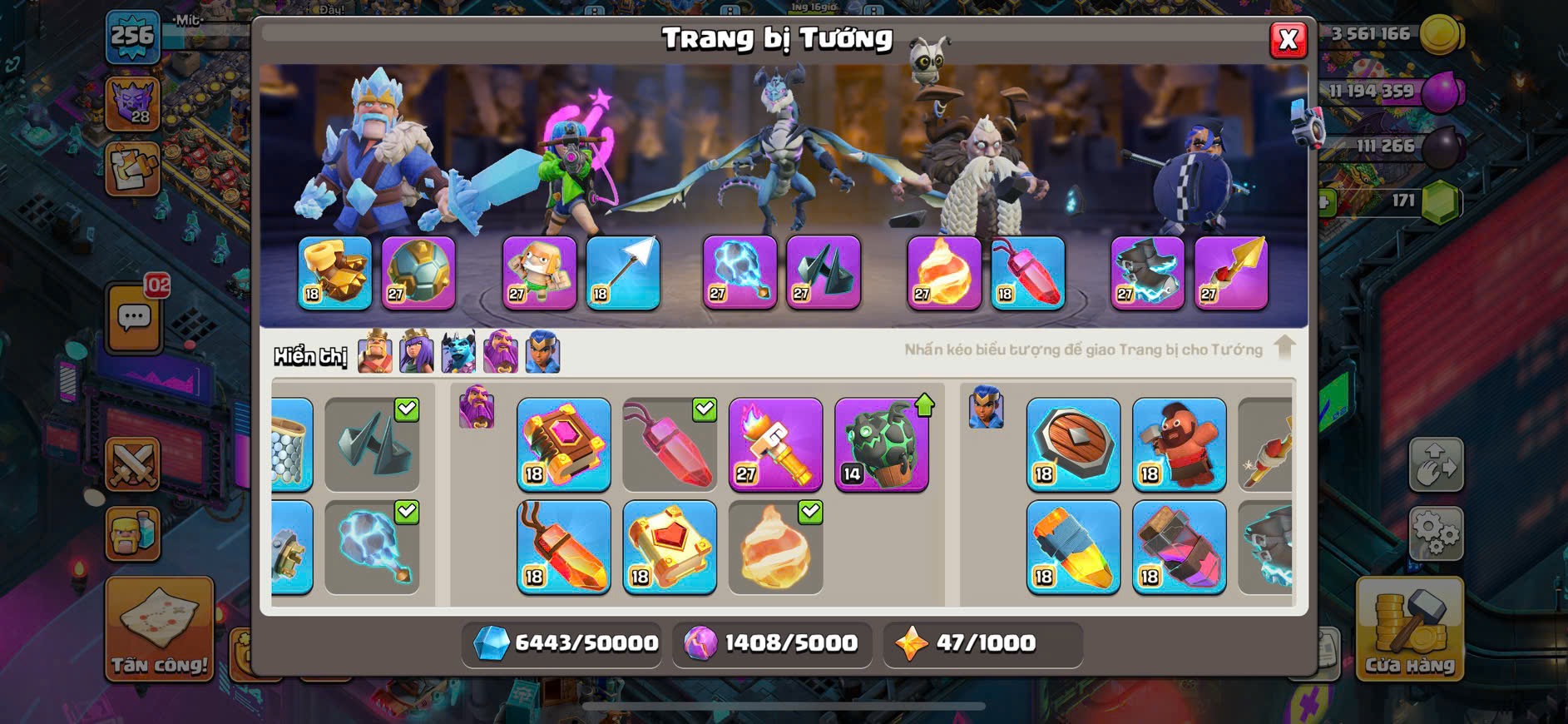Choose the equipped archer puppet slot
The image size is (1568, 724).
tap(539, 273)
